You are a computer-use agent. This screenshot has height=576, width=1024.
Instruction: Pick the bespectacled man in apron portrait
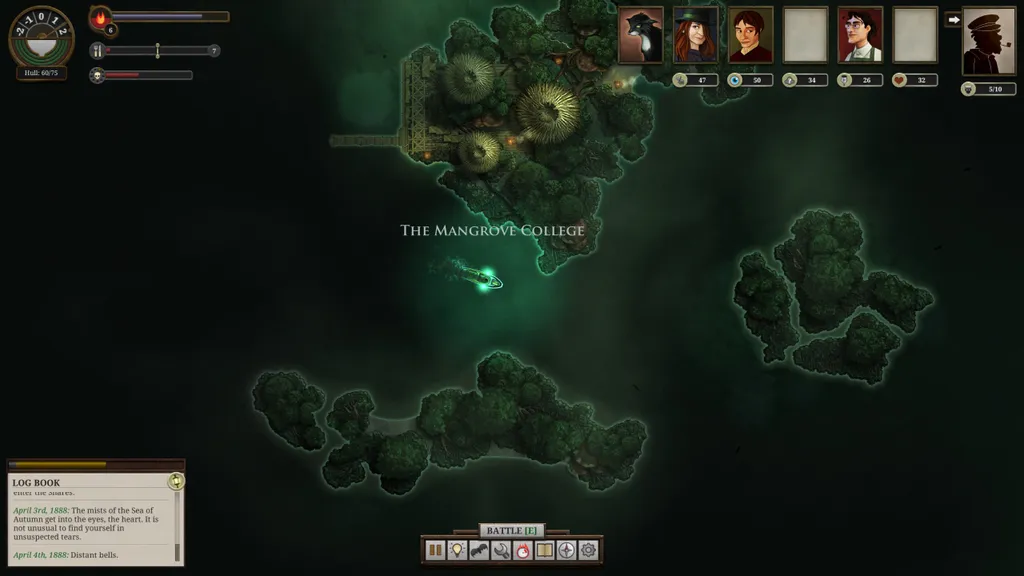861,36
